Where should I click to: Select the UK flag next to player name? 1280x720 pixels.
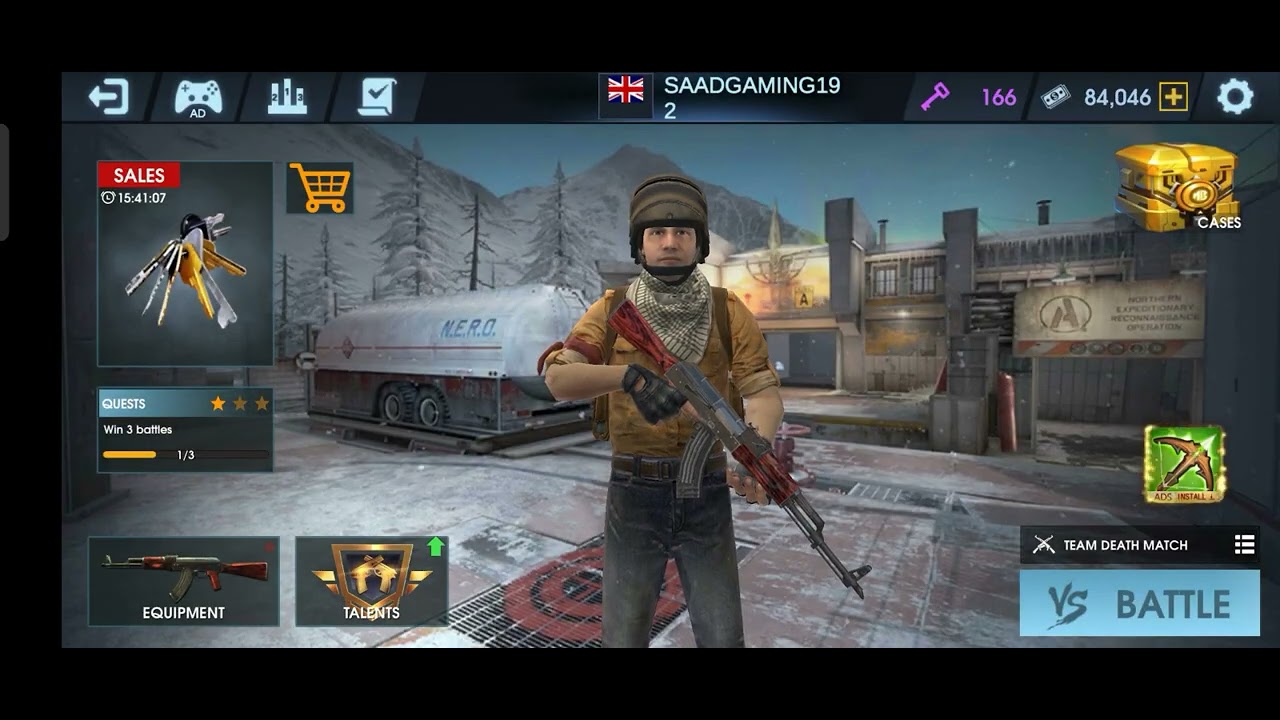[x=626, y=91]
